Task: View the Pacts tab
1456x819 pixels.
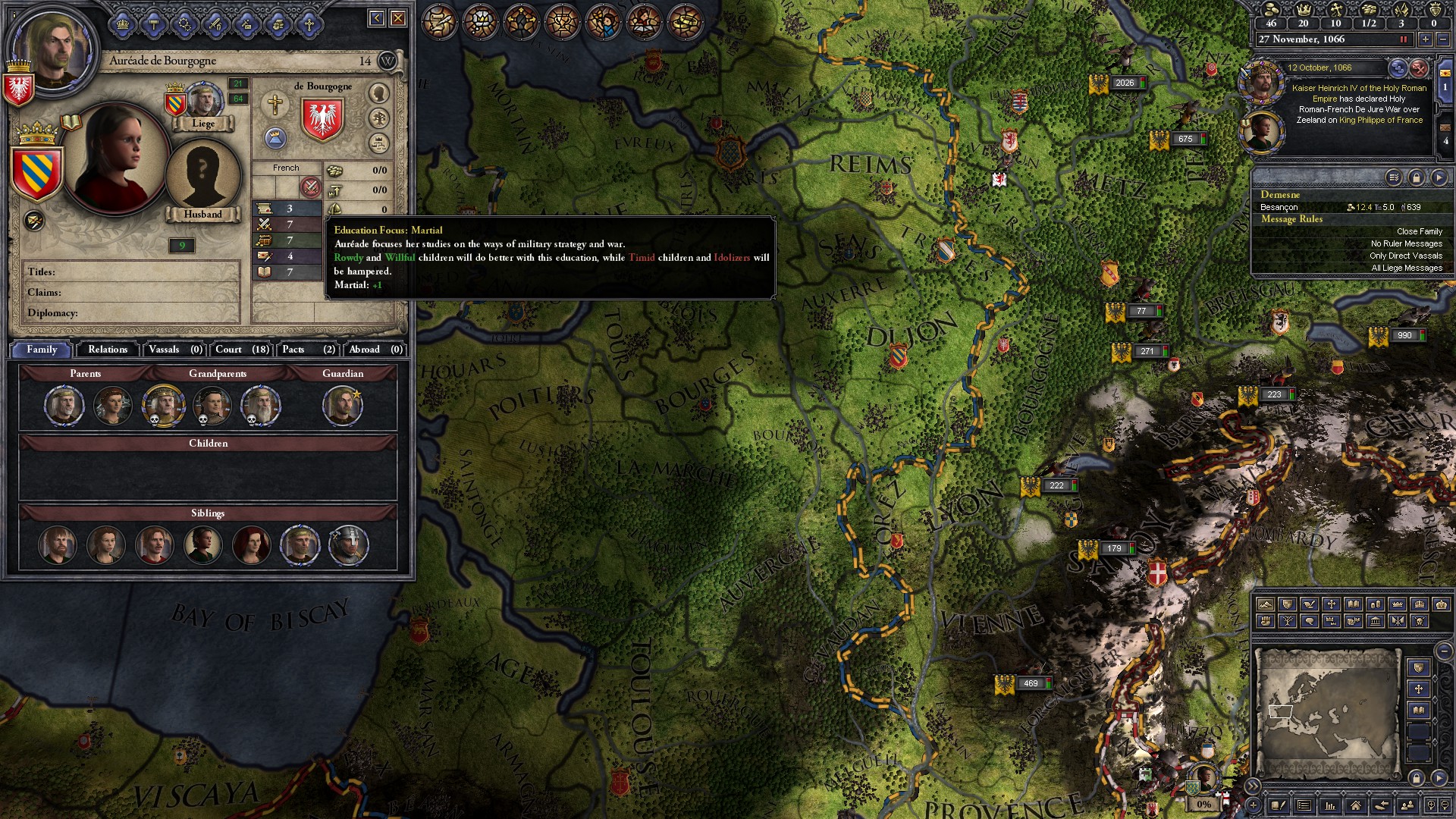Action: coord(307,350)
